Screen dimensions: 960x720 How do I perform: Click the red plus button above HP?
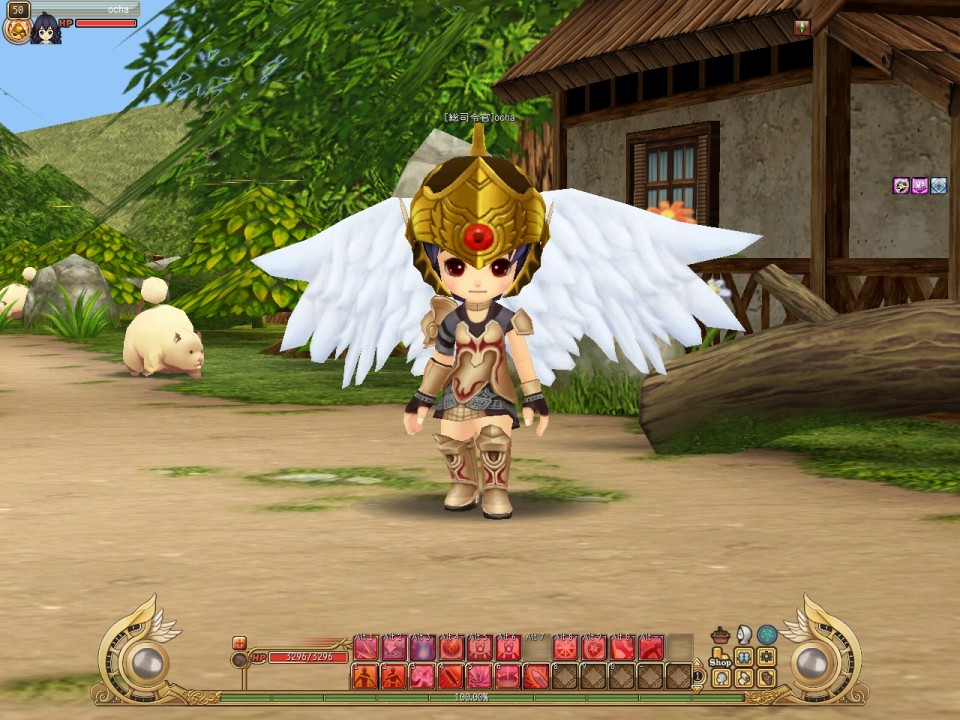coord(239,643)
